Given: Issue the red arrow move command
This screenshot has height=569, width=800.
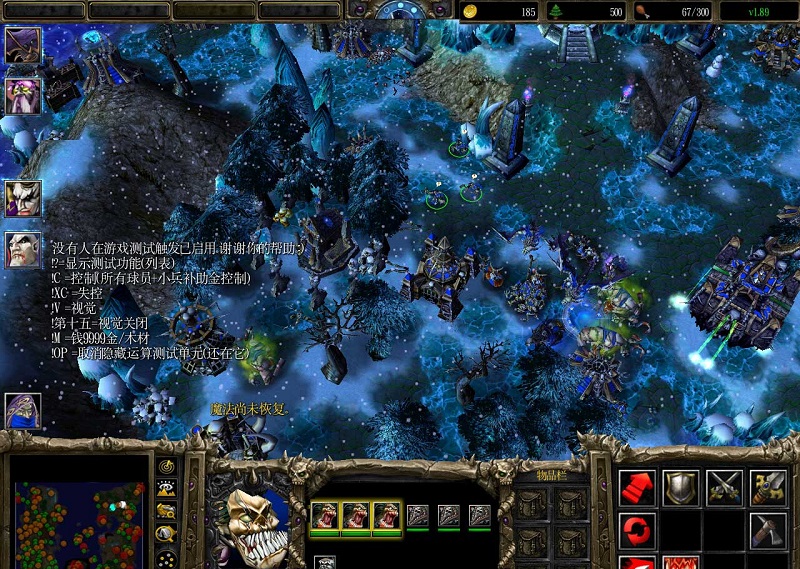Looking at the screenshot, I should [x=637, y=487].
